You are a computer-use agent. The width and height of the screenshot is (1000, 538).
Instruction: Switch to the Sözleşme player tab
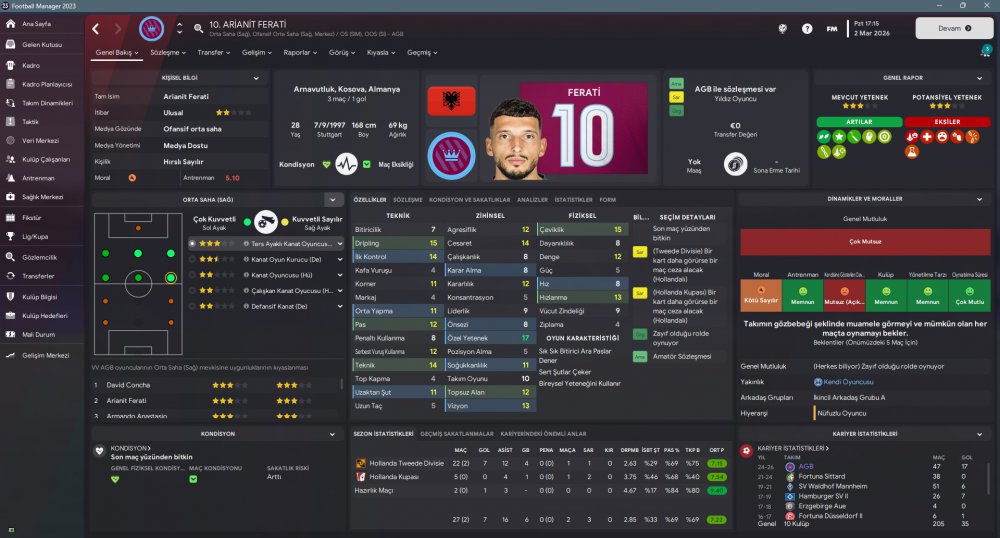point(168,52)
